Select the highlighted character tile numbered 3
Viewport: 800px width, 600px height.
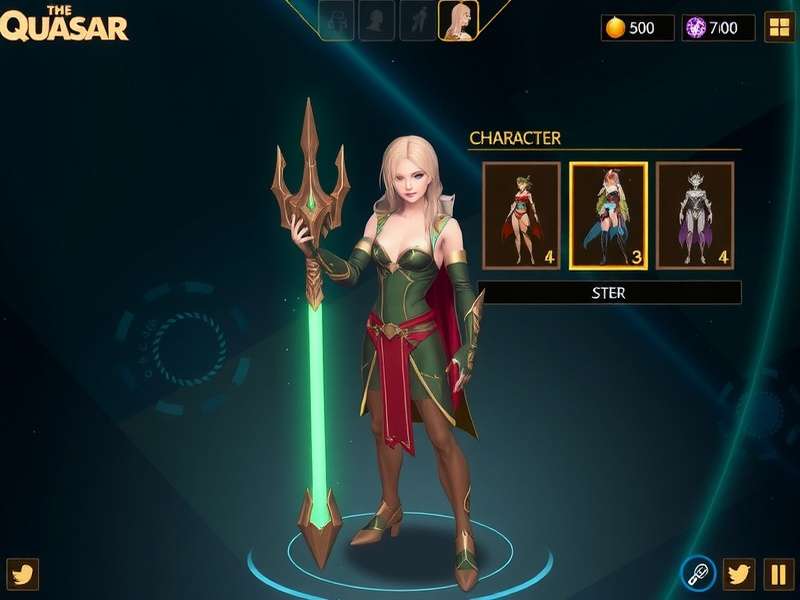click(x=608, y=216)
